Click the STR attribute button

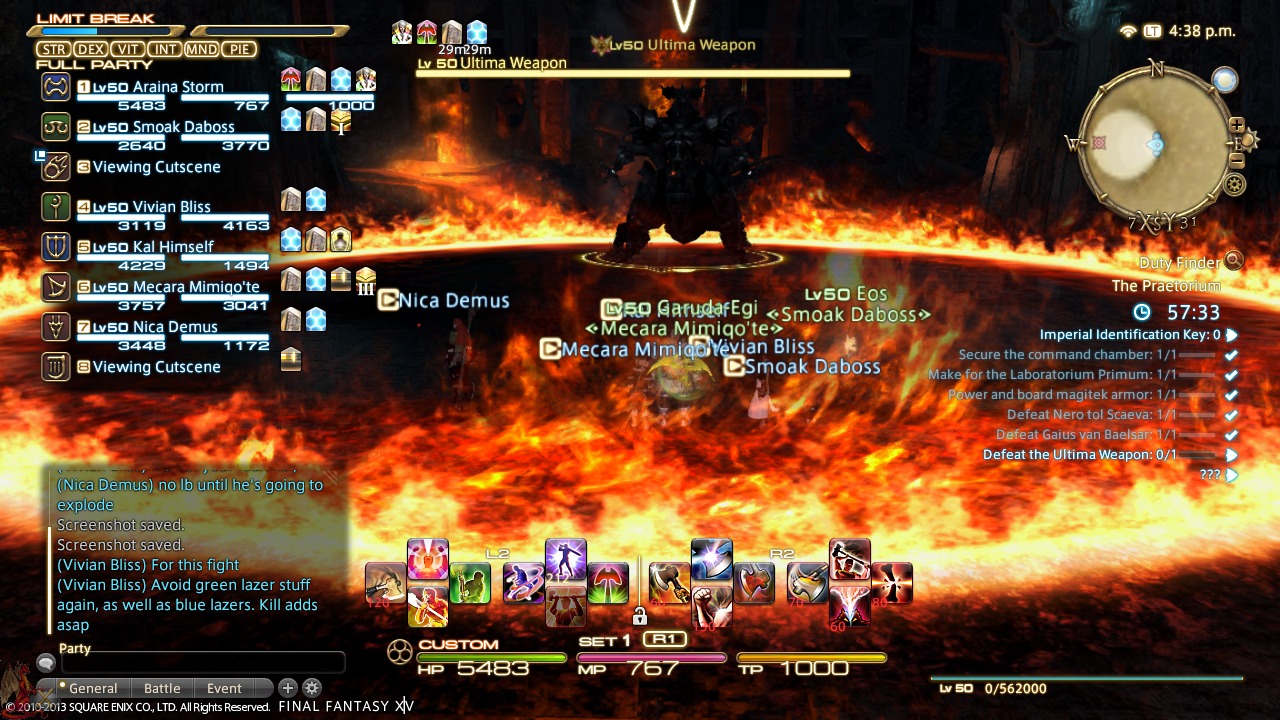pos(54,48)
